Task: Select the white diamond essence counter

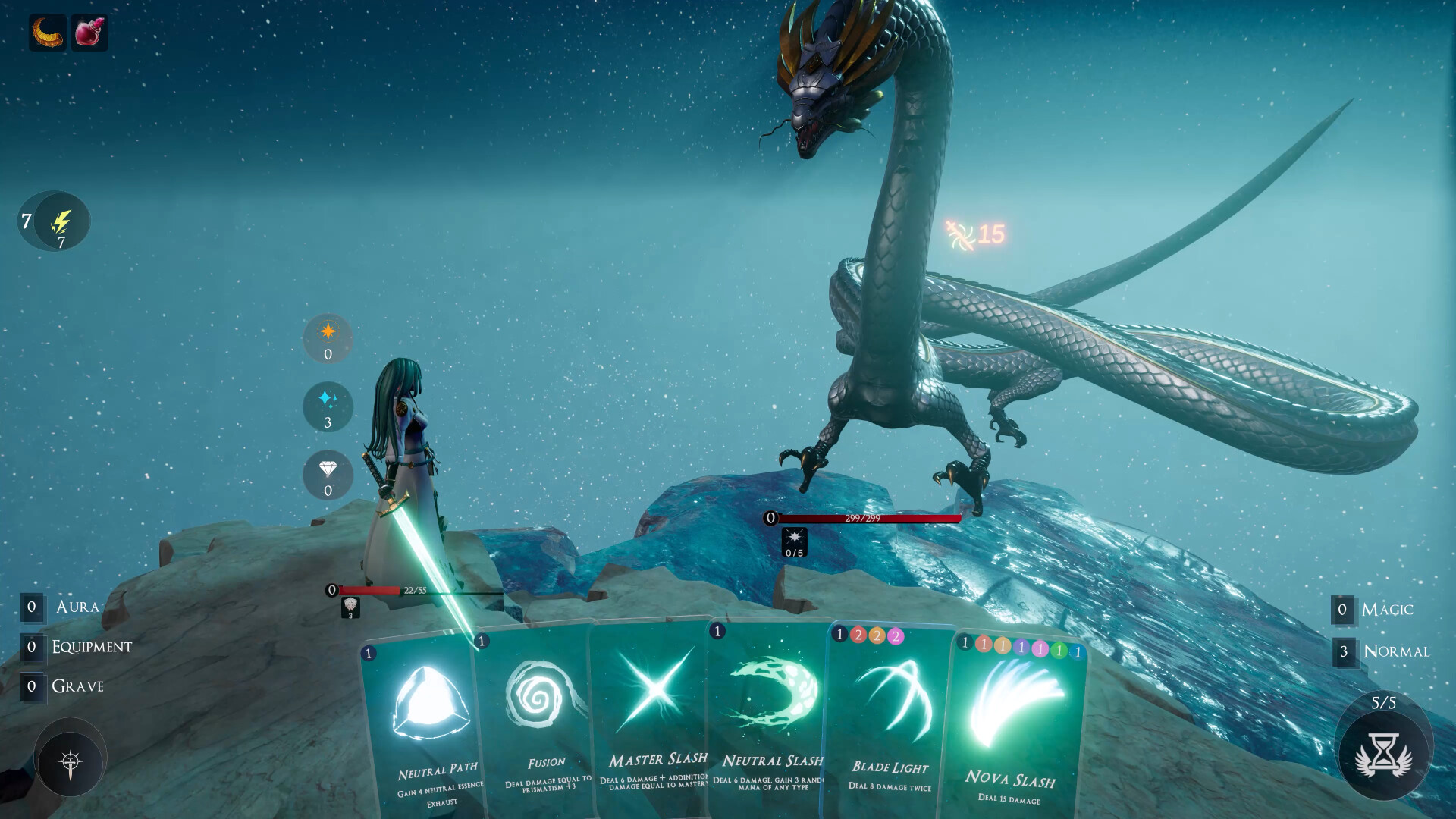Action: 328,475
